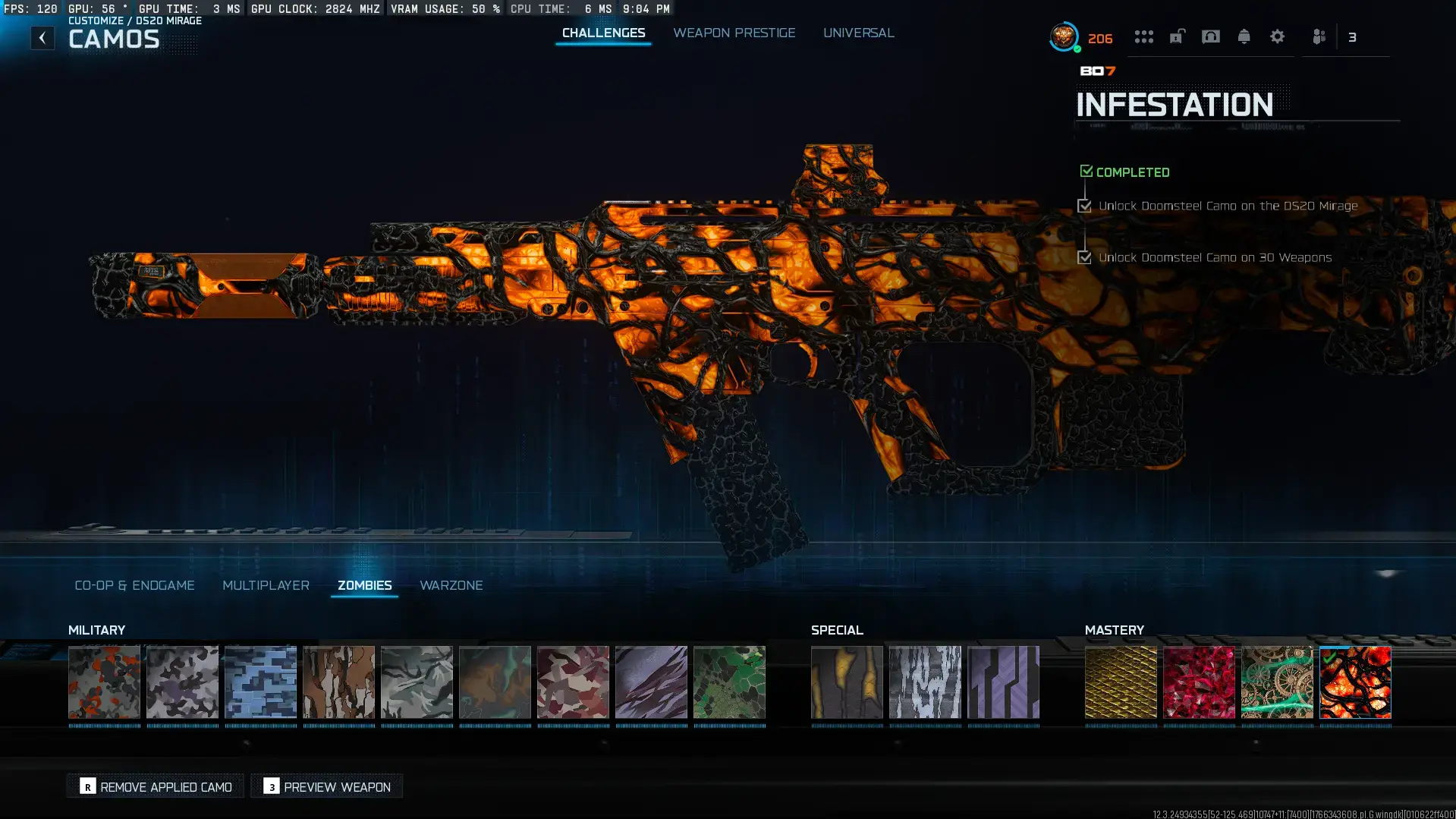
Task: Click the BO7 player rank emblem
Action: 1062,36
